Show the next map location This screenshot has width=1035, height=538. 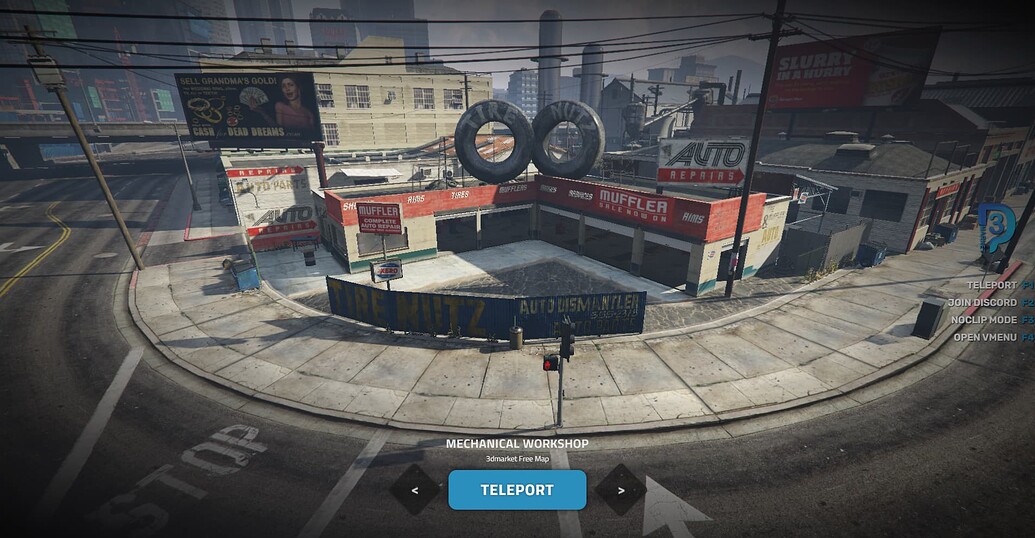click(x=620, y=490)
